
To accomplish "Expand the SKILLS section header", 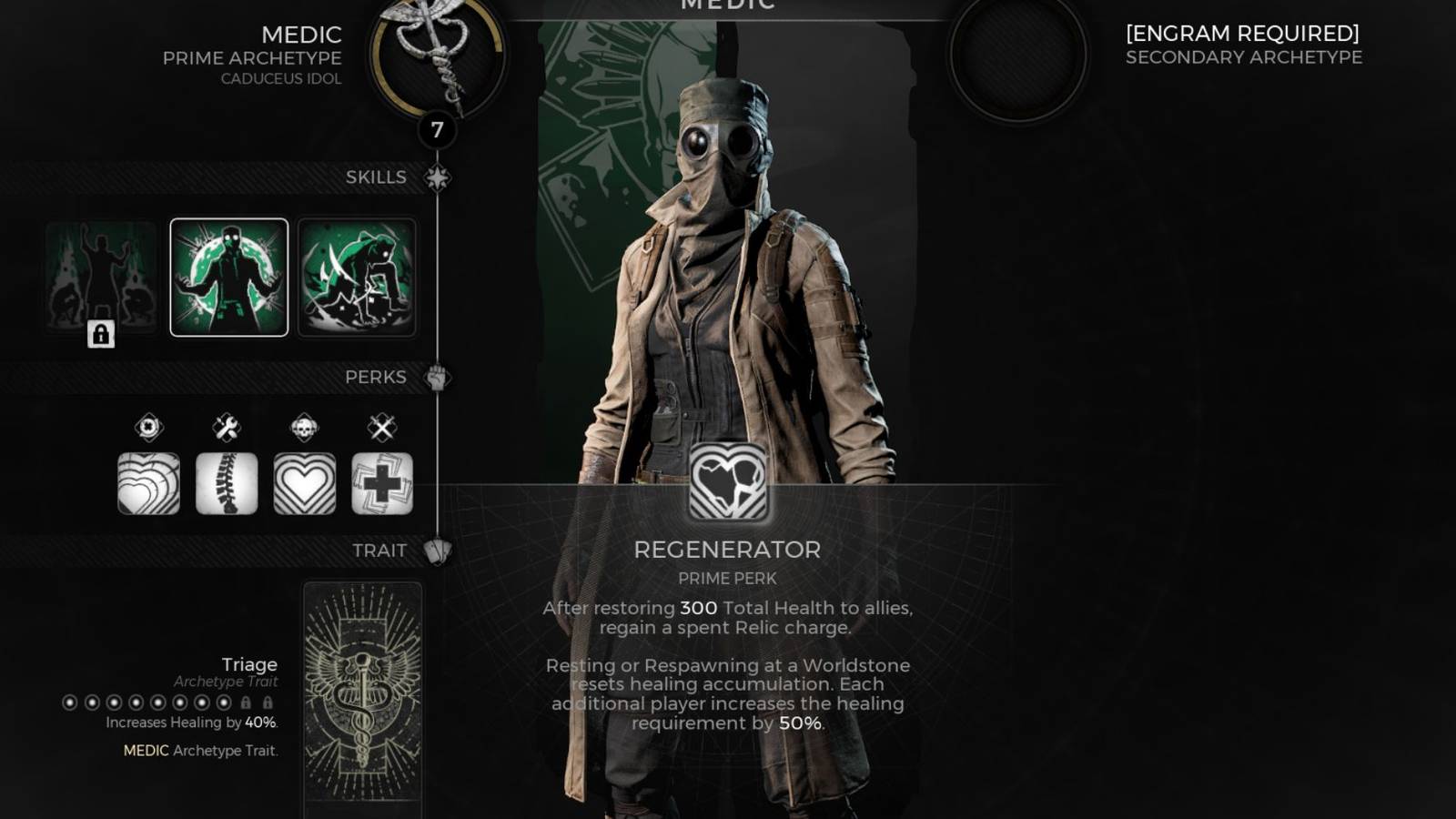I will click(437, 177).
